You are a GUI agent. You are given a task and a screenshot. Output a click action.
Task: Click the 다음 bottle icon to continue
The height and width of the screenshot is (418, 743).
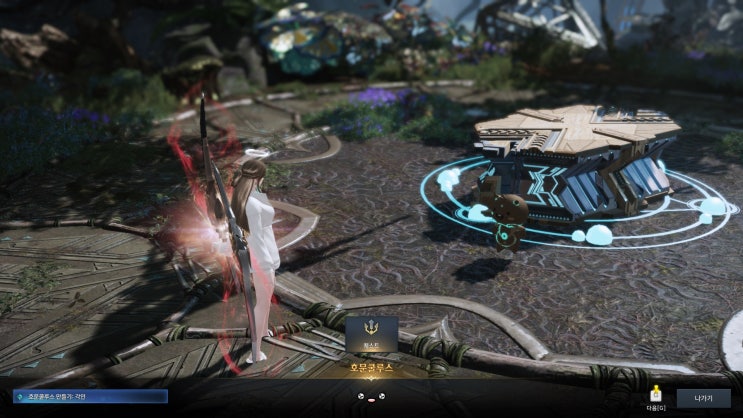coord(657,393)
